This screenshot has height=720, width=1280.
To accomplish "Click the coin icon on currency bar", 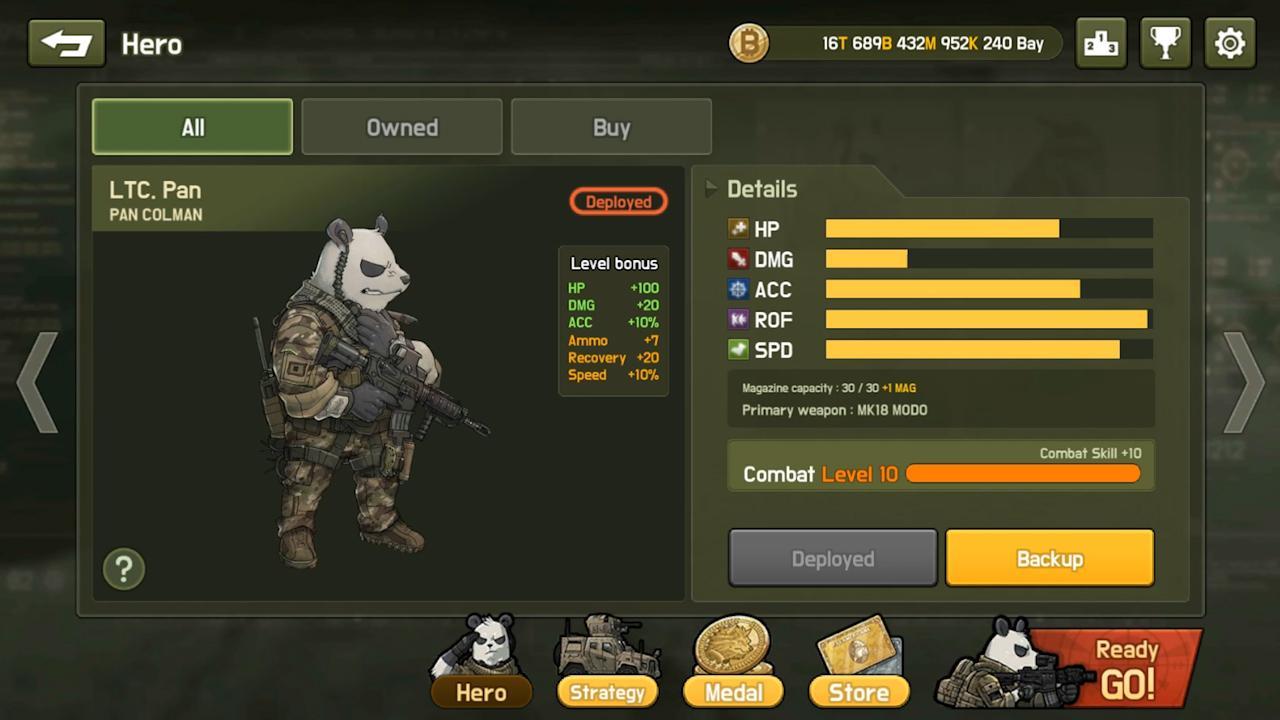I will [x=748, y=43].
